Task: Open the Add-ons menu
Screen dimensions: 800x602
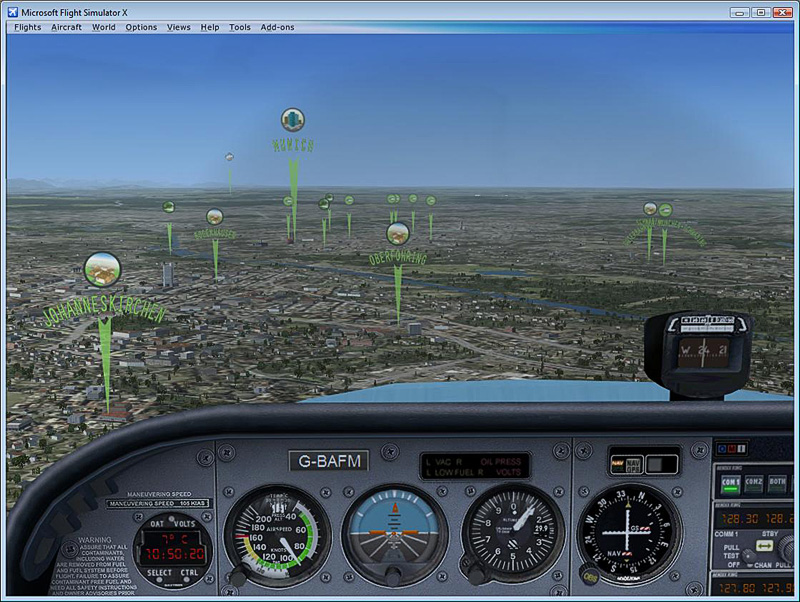Action: point(277,27)
